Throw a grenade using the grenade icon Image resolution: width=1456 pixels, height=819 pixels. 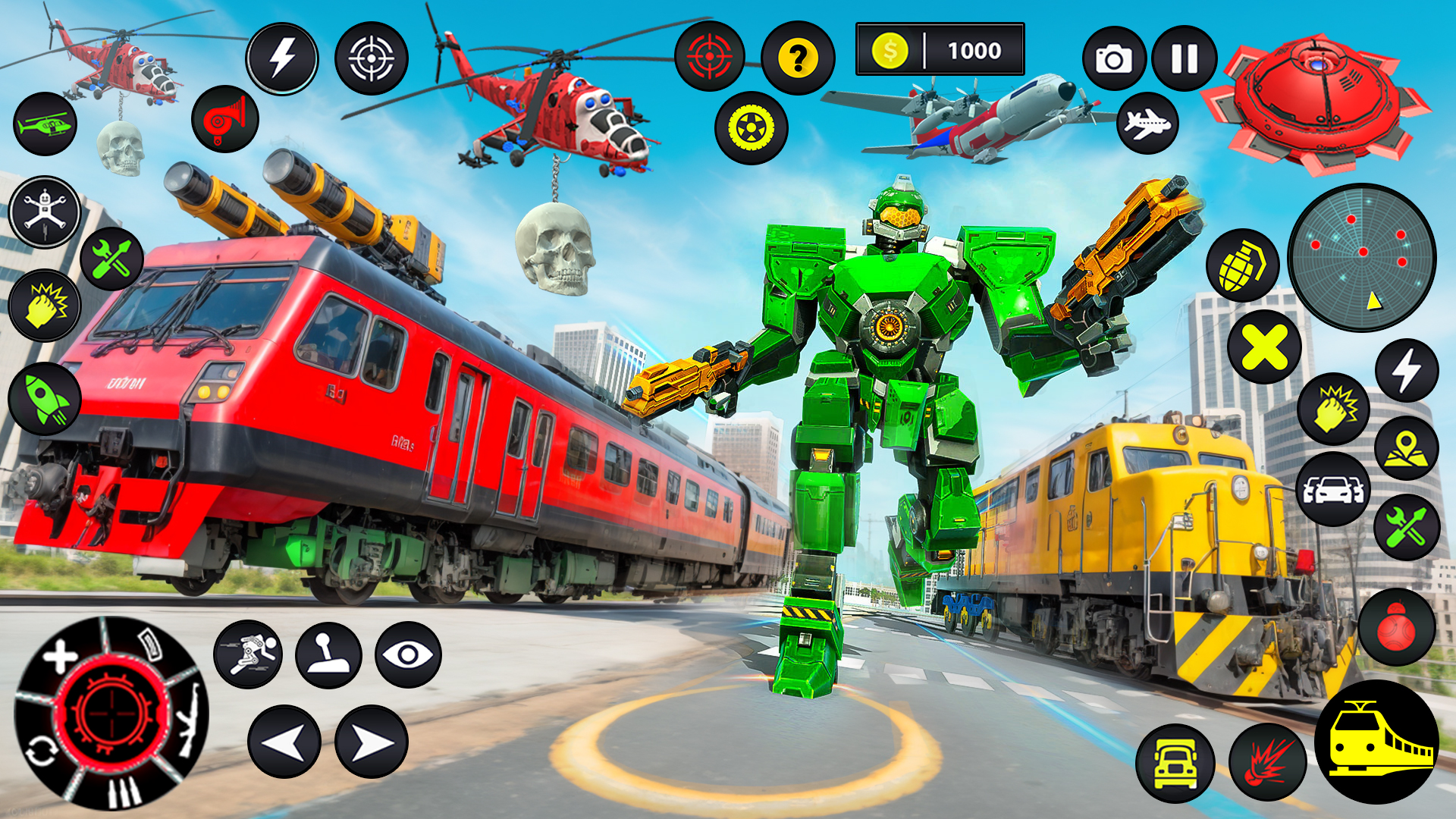click(x=1242, y=265)
